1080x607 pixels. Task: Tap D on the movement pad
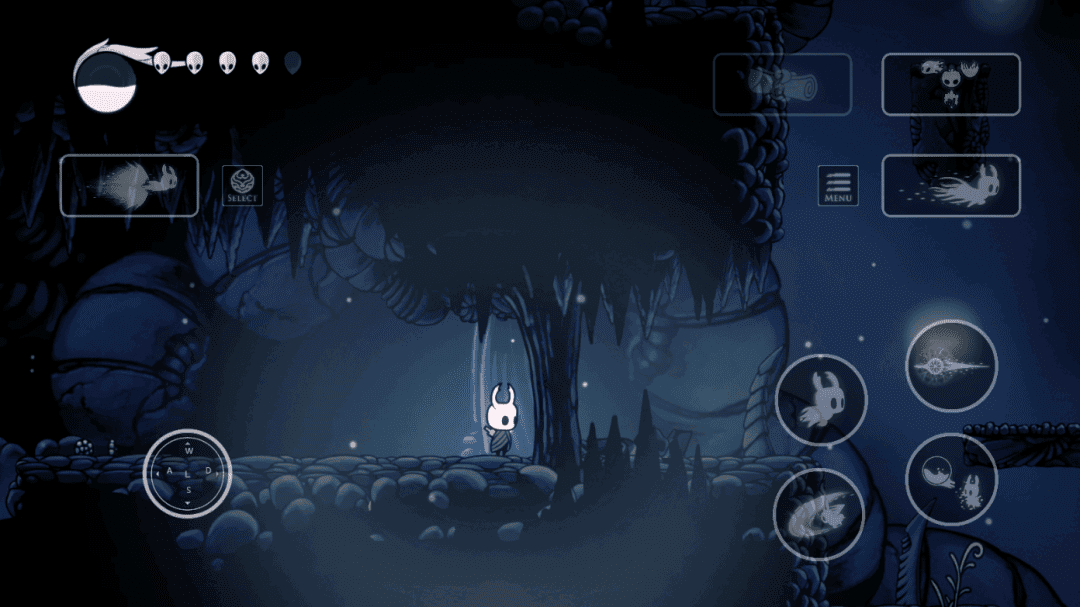pos(209,471)
